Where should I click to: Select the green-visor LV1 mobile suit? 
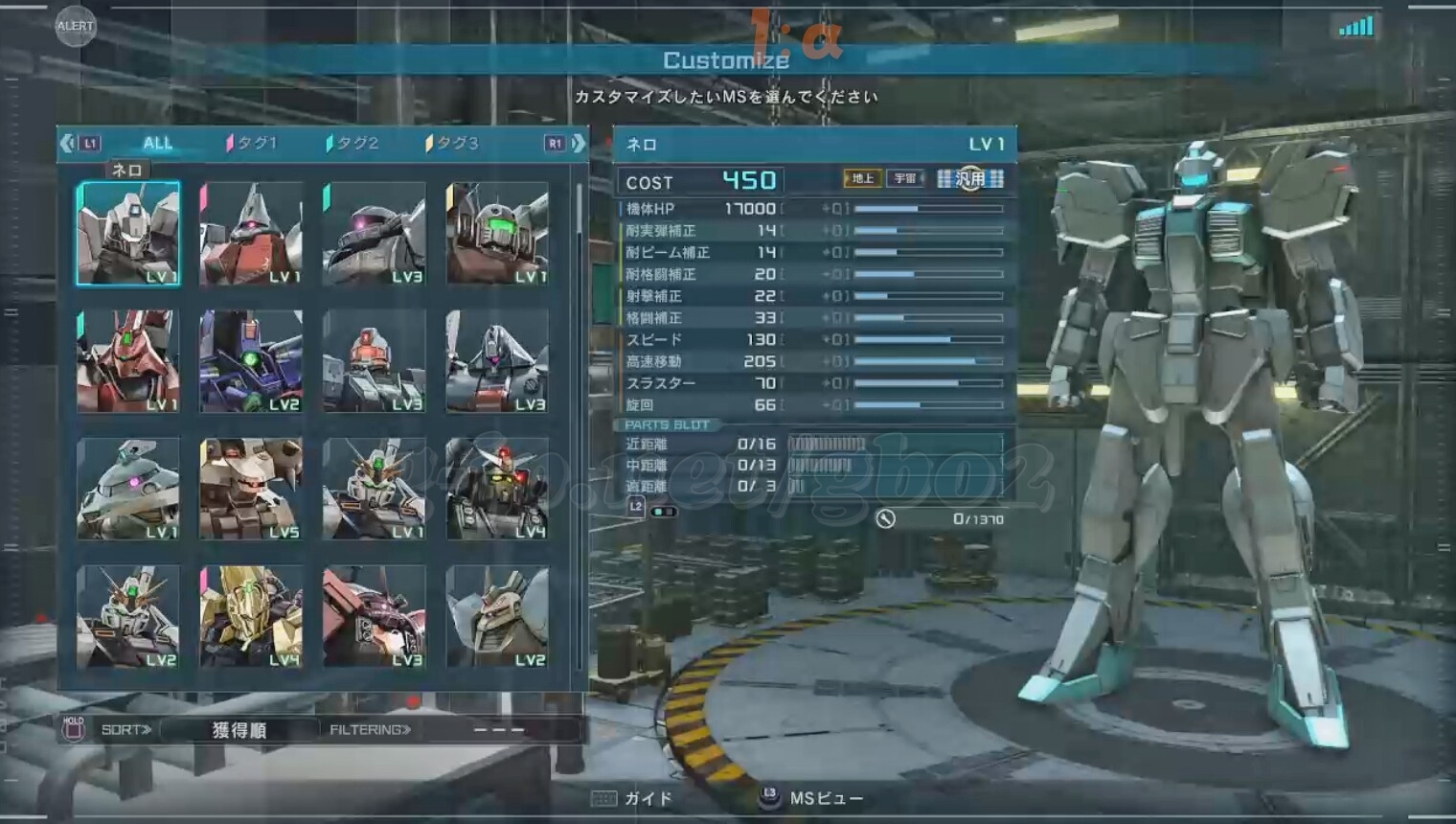pos(497,234)
